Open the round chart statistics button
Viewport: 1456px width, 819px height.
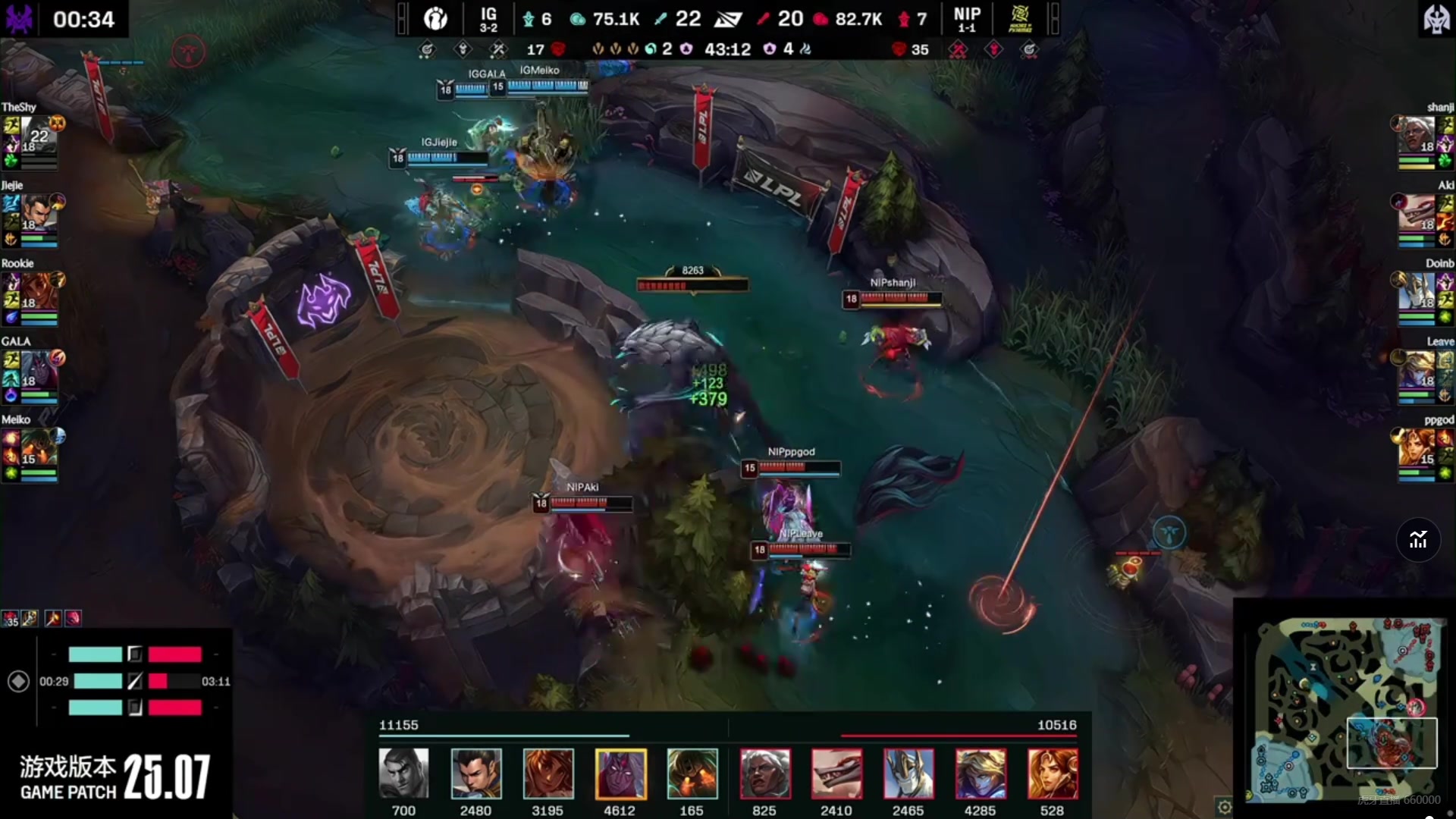tap(1418, 540)
